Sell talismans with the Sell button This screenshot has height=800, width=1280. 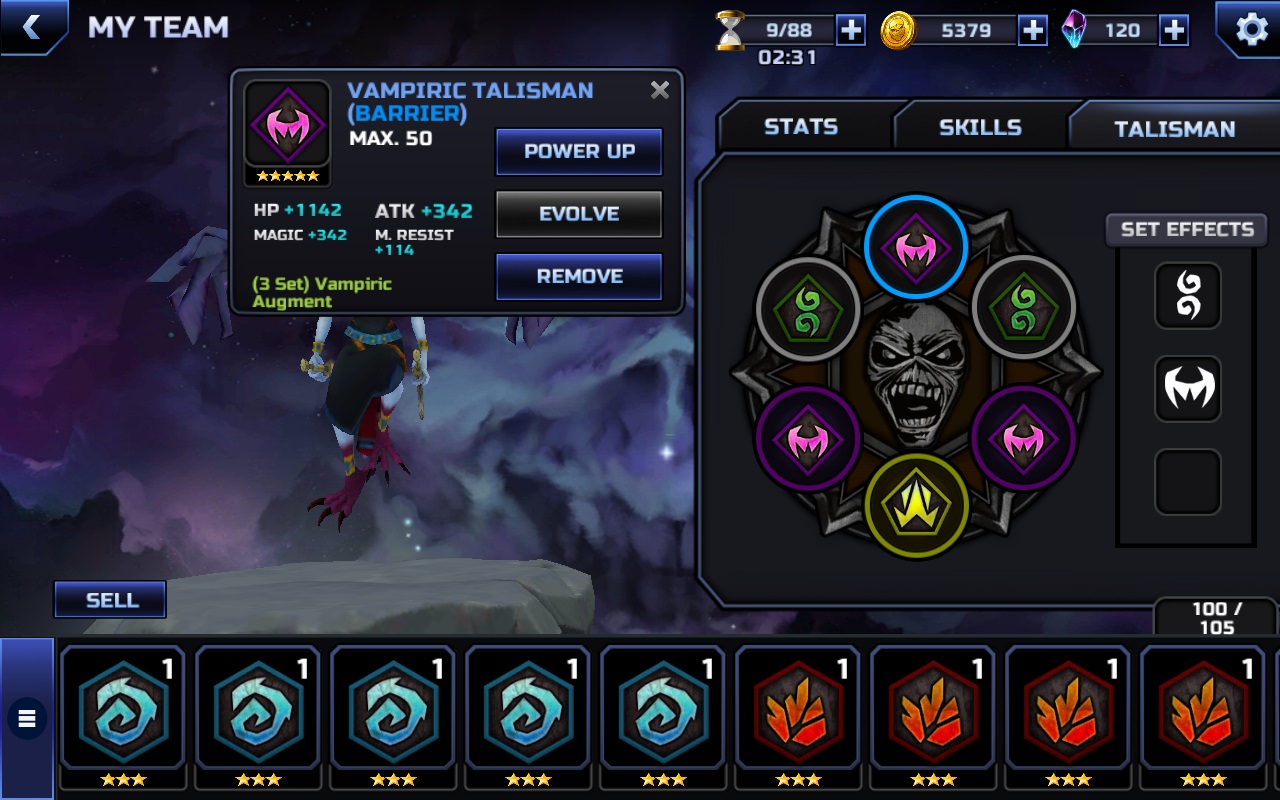[x=111, y=600]
